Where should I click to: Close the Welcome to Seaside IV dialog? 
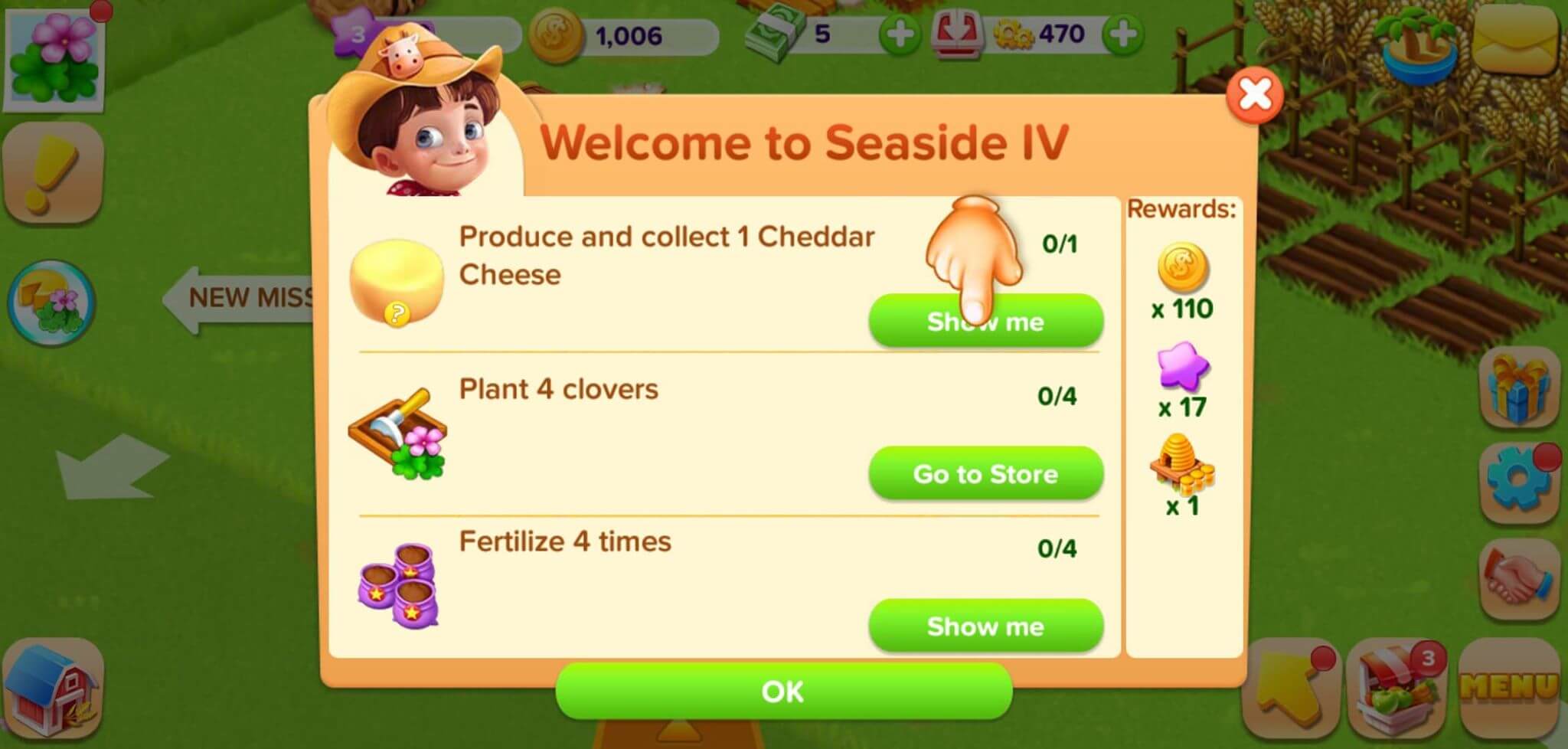[1254, 95]
